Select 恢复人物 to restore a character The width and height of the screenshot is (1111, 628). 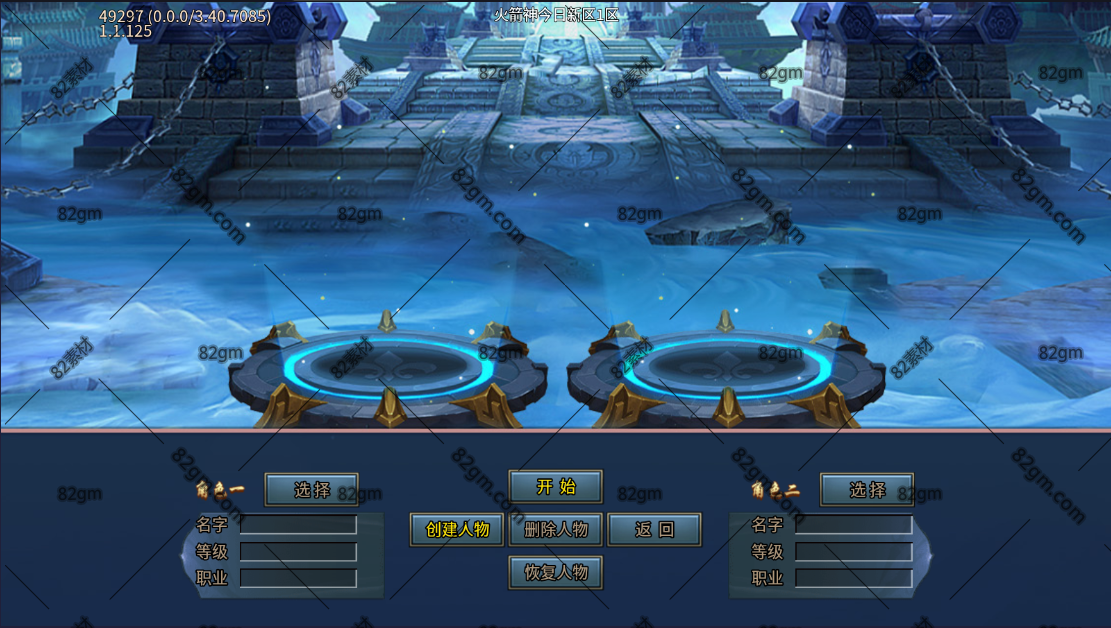click(x=556, y=573)
